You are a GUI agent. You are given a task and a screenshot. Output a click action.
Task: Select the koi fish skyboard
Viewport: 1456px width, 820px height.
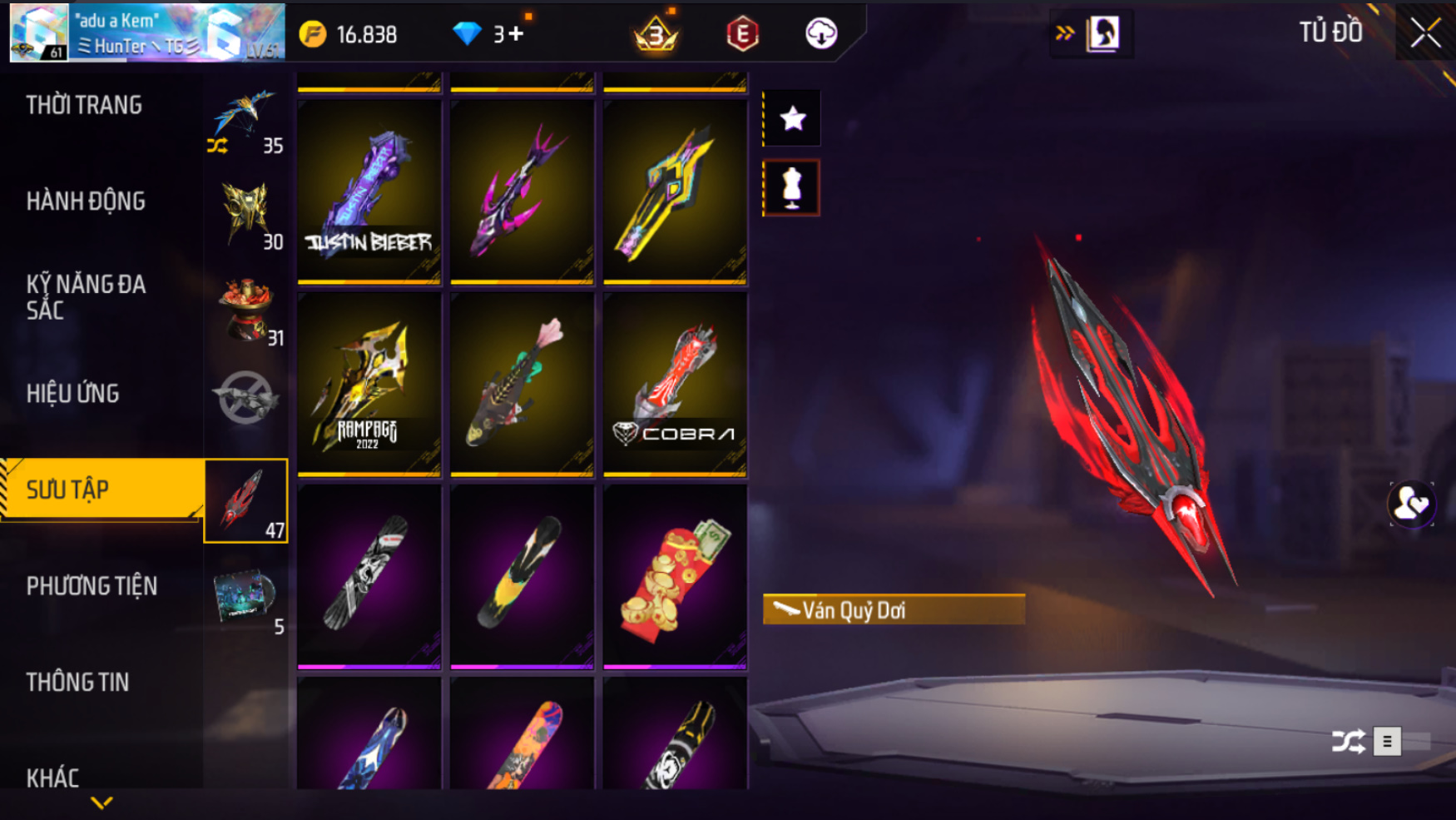click(x=522, y=385)
